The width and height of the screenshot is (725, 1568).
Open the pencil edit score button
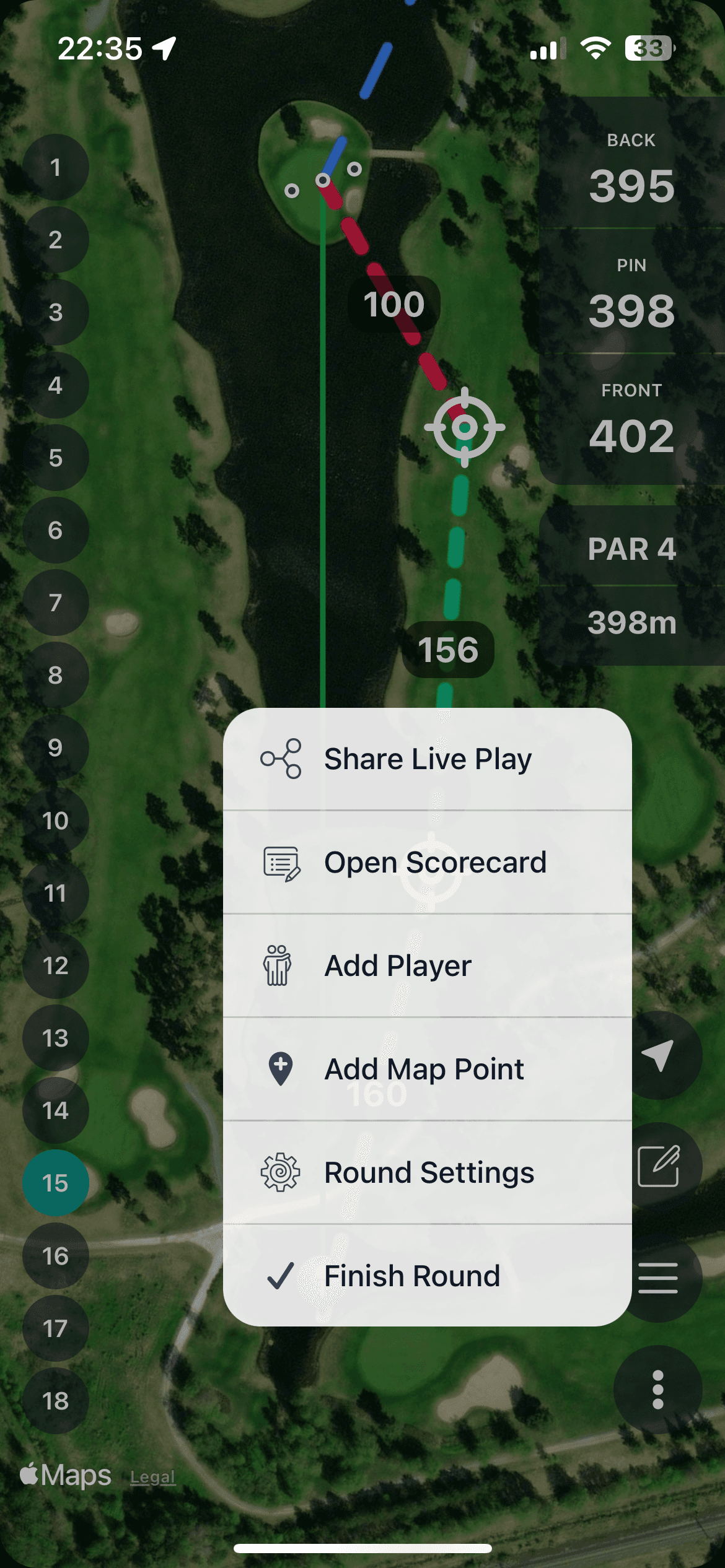tap(658, 1166)
